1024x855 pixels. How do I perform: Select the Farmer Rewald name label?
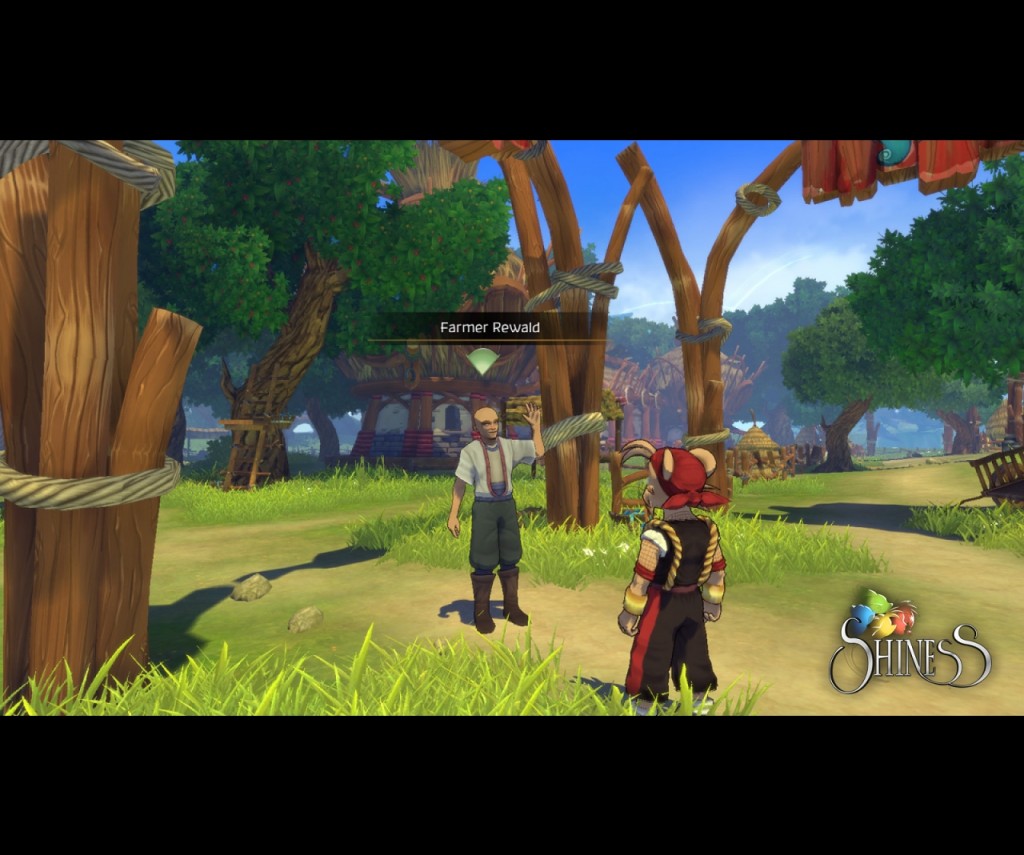click(x=490, y=327)
